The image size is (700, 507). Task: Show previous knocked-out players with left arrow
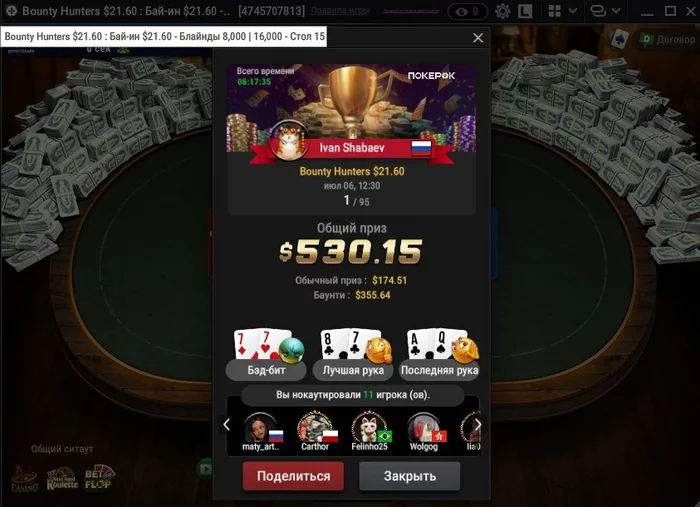pyautogui.click(x=227, y=424)
